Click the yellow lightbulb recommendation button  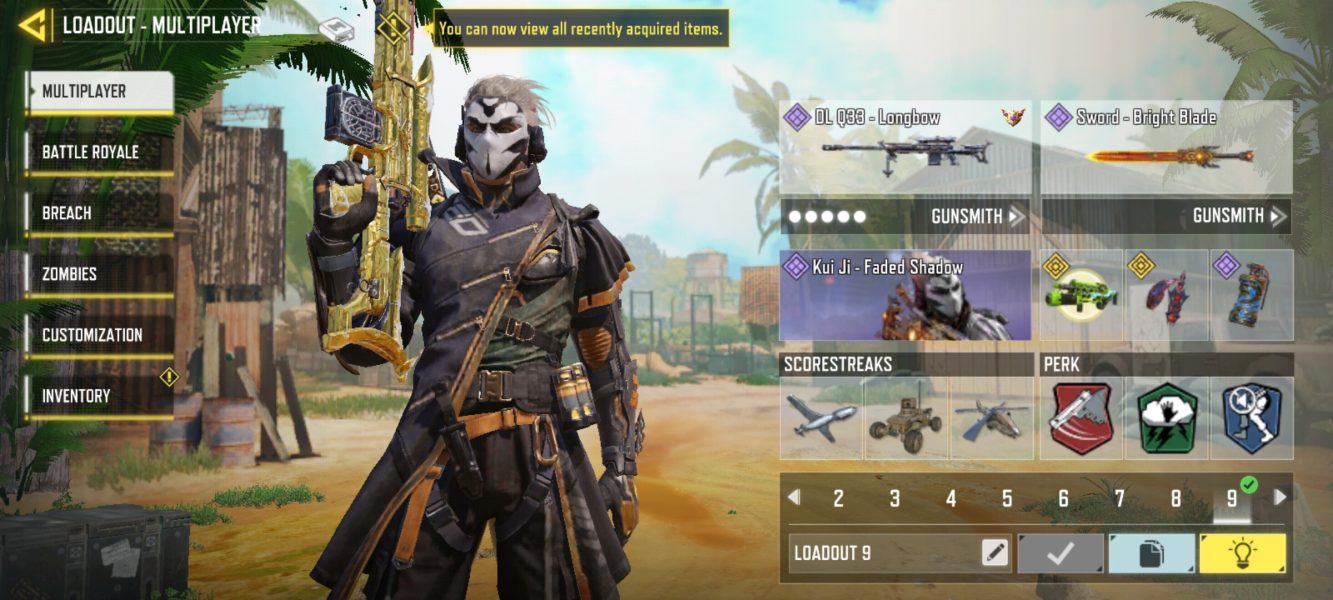coord(1242,553)
